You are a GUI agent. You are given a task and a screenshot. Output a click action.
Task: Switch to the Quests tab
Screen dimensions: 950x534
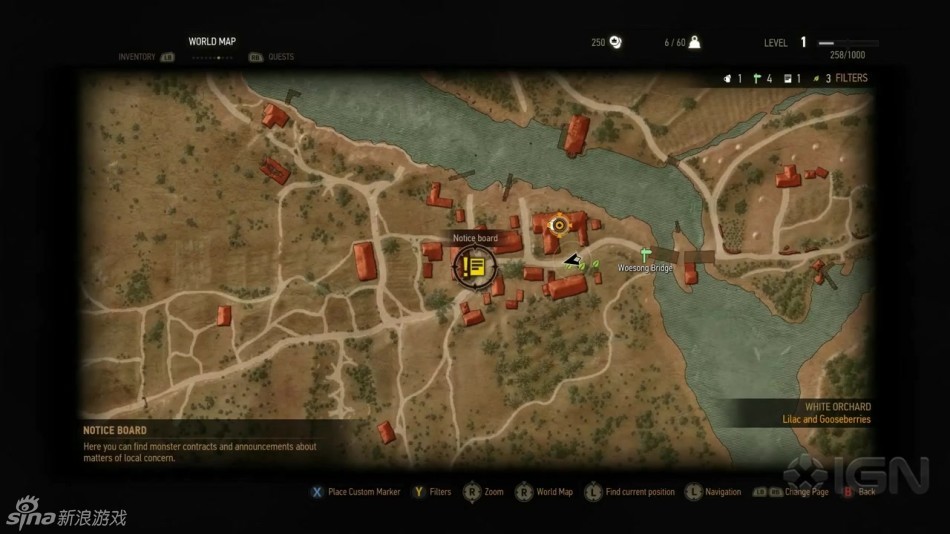click(281, 57)
